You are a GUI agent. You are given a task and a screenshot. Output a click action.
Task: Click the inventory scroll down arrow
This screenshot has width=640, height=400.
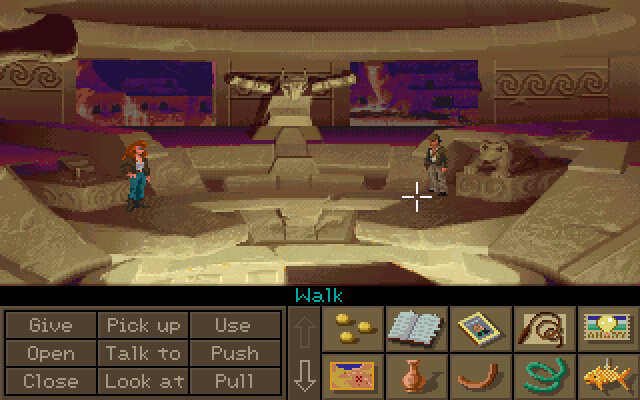pos(305,375)
